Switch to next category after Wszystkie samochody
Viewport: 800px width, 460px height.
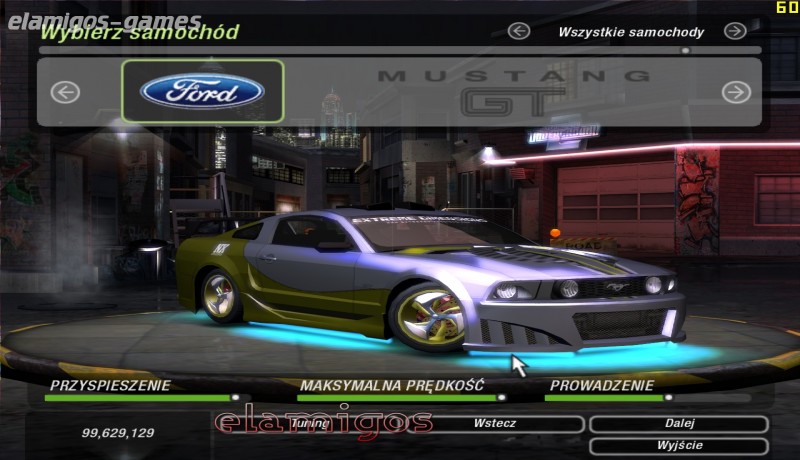735,31
